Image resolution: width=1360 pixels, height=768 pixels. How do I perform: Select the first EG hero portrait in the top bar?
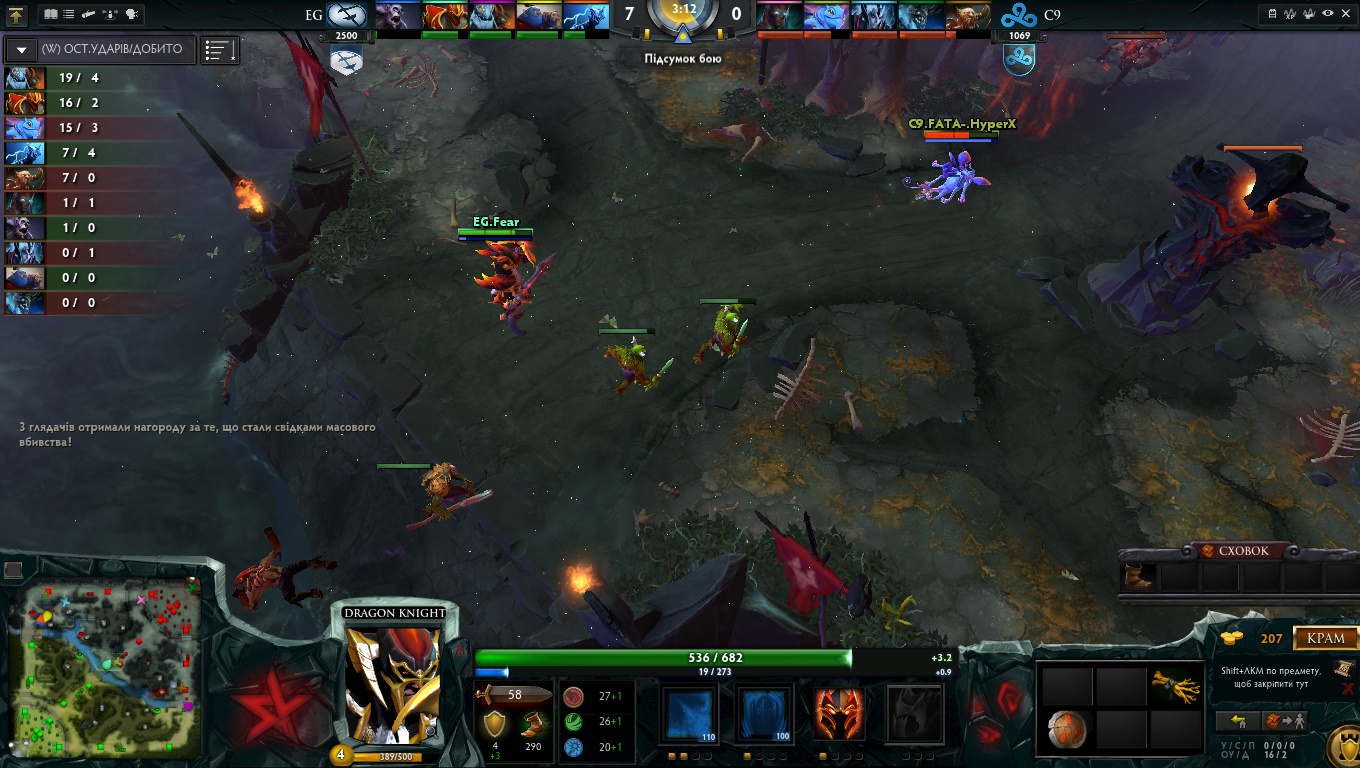coord(397,17)
